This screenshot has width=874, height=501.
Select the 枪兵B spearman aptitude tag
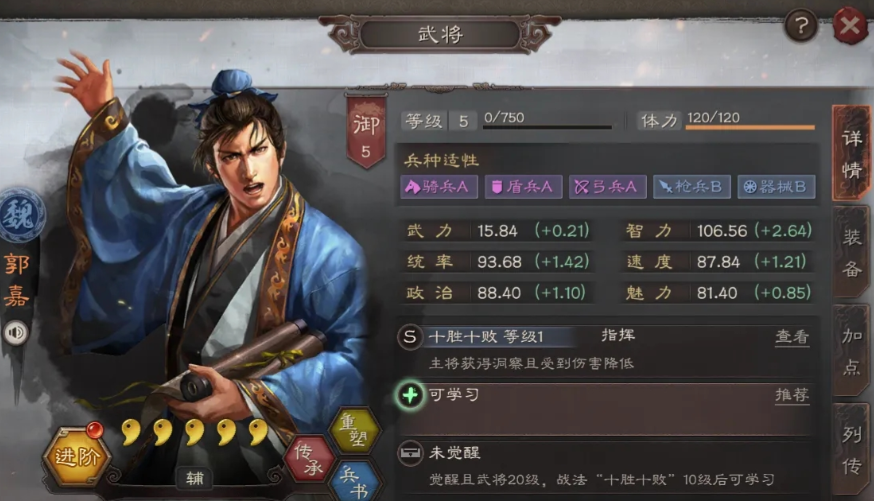click(x=692, y=186)
